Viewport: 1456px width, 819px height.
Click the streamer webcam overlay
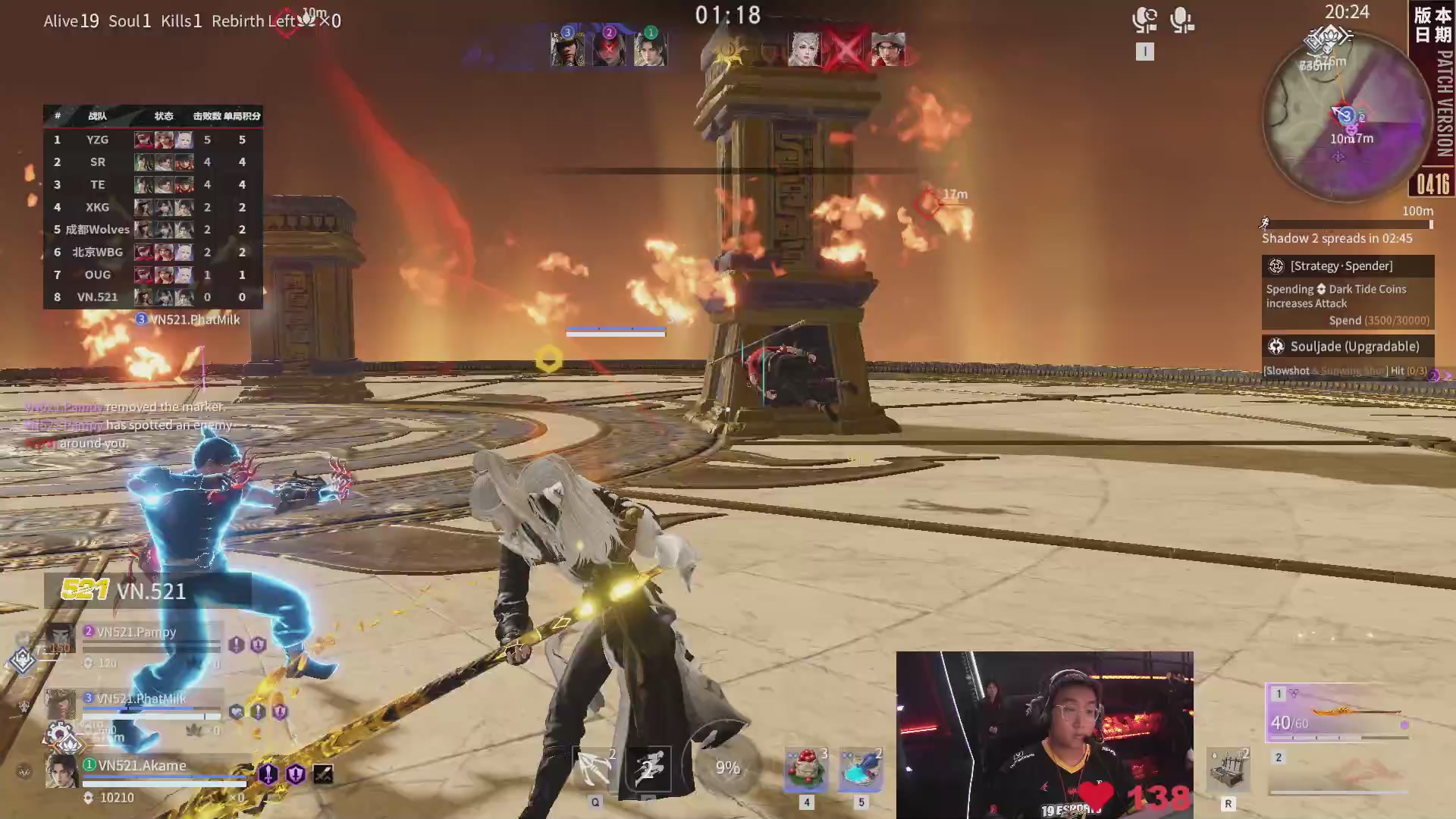(x=1044, y=734)
